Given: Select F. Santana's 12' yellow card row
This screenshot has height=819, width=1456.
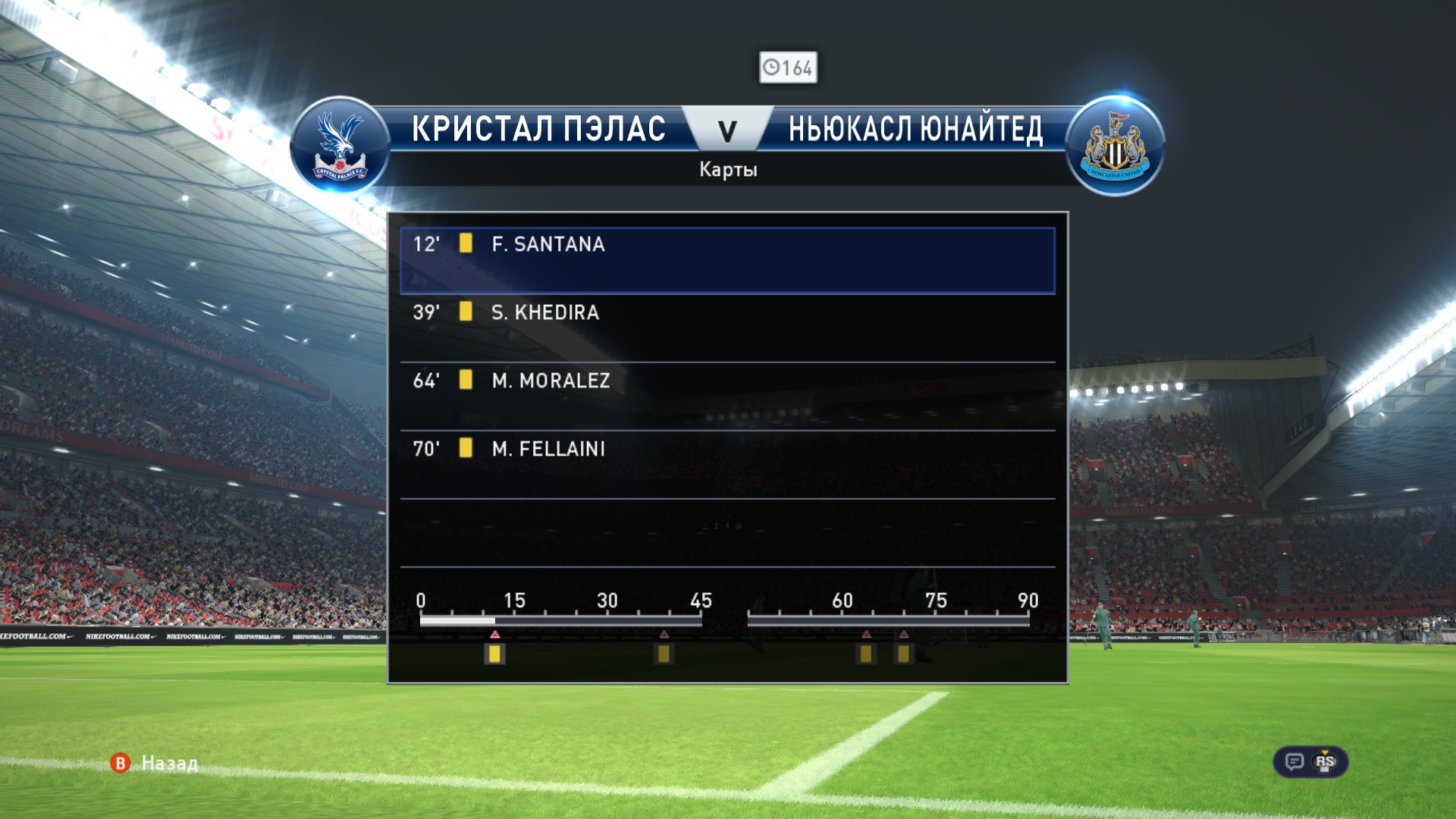Looking at the screenshot, I should (x=726, y=260).
